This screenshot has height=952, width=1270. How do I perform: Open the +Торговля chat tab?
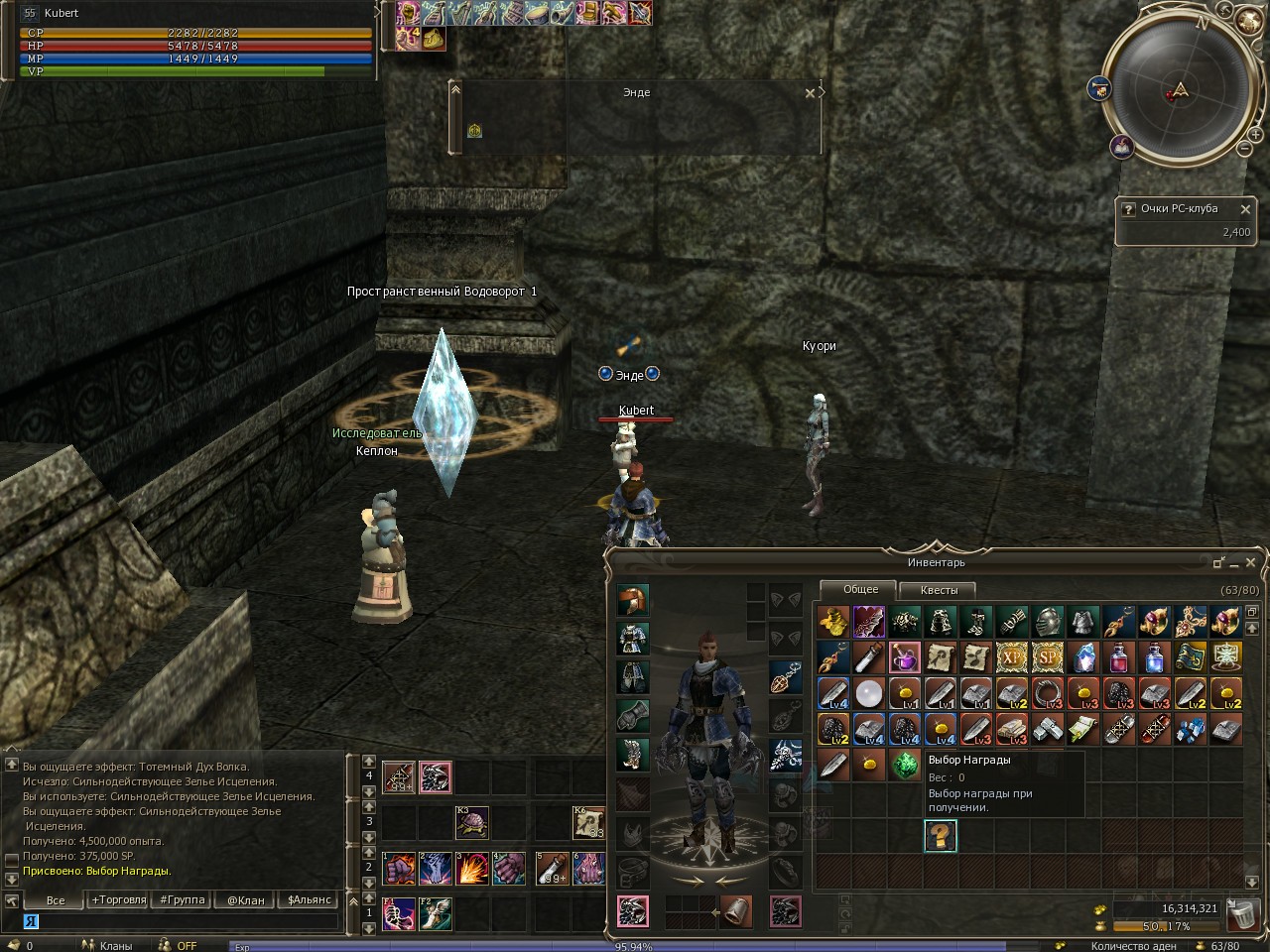118,900
